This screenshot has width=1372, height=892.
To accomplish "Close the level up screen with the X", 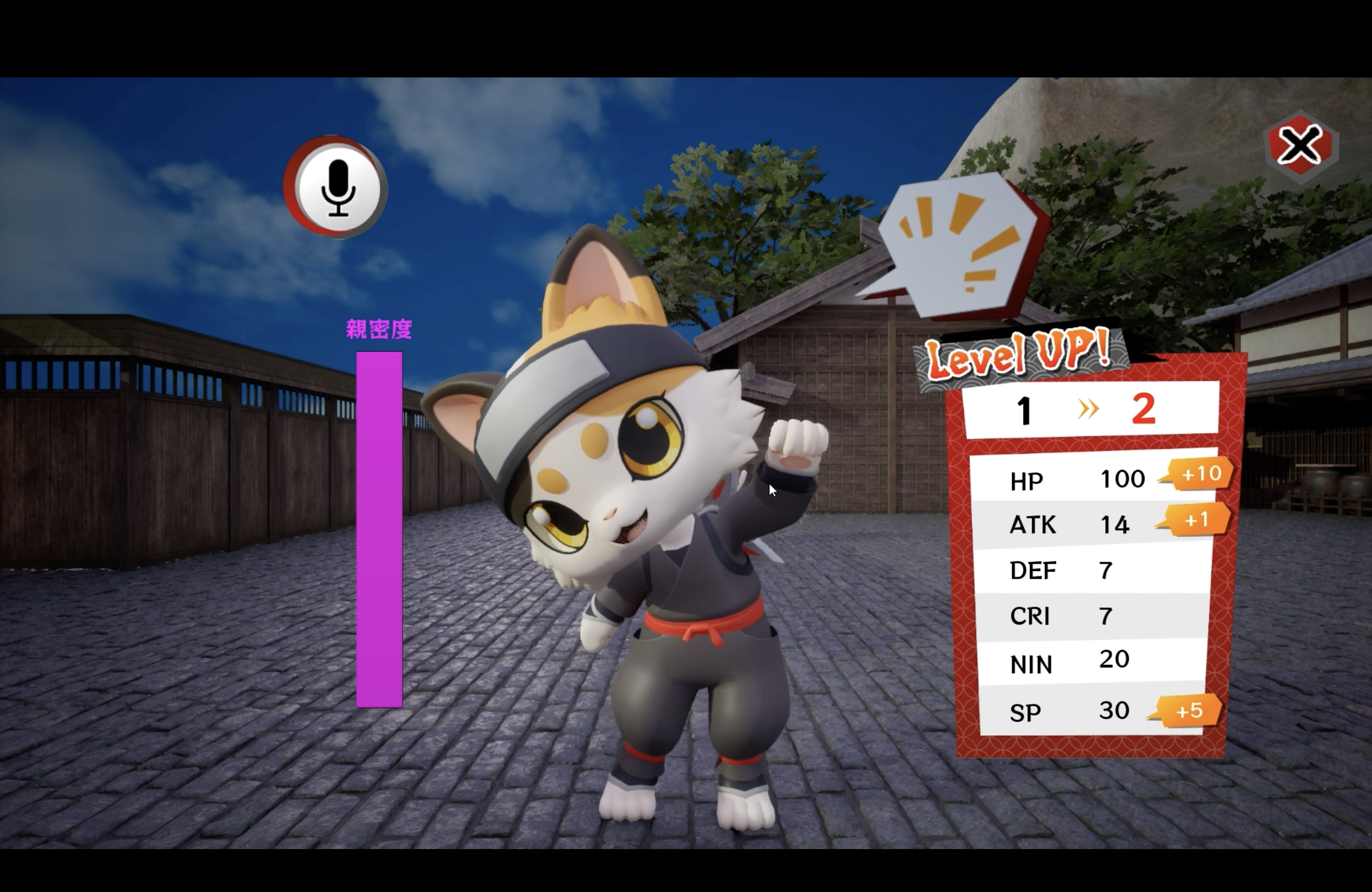I will pyautogui.click(x=1300, y=145).
